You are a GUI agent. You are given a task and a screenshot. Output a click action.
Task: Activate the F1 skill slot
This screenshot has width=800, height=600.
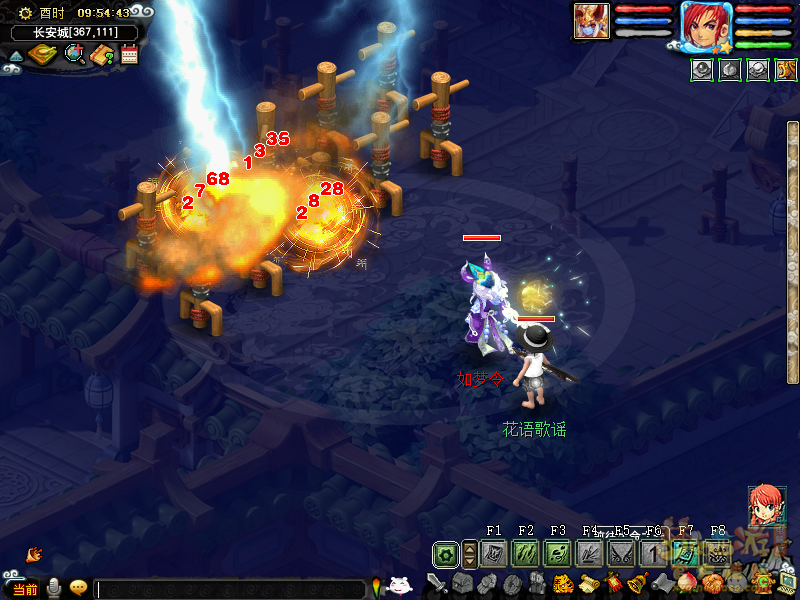[x=491, y=553]
